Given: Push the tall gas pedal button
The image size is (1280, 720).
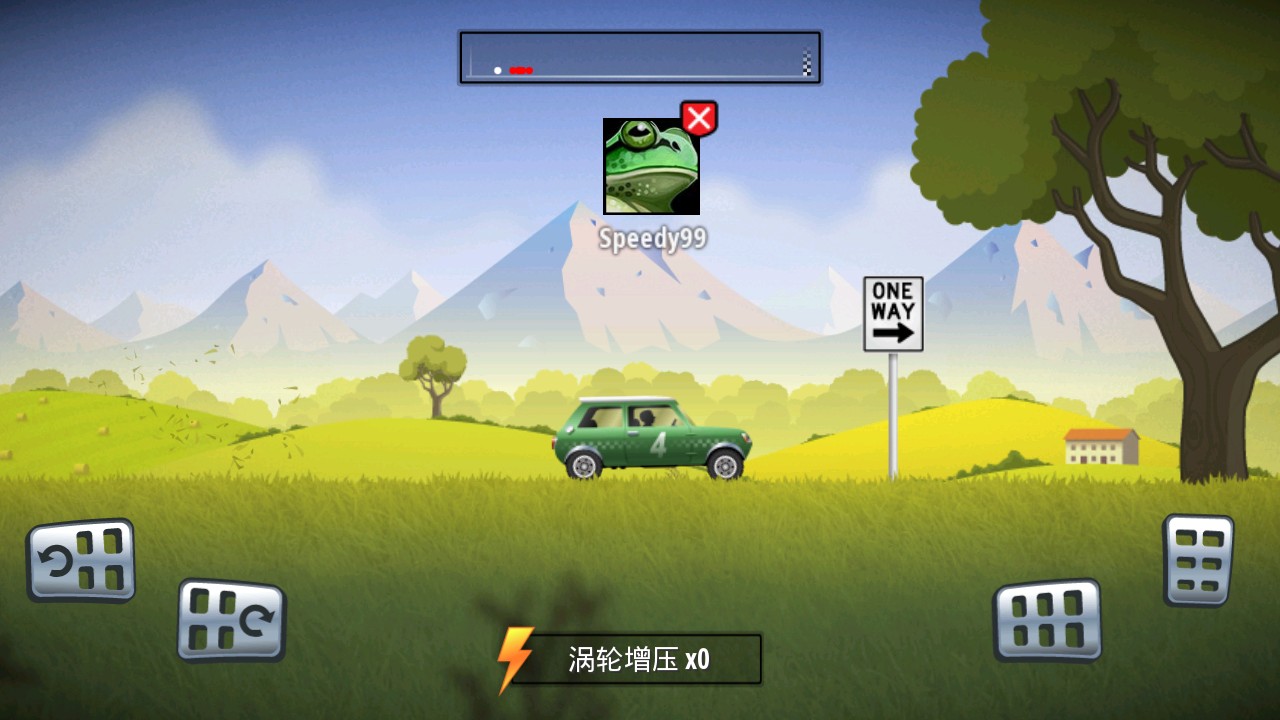Looking at the screenshot, I should [x=1198, y=560].
